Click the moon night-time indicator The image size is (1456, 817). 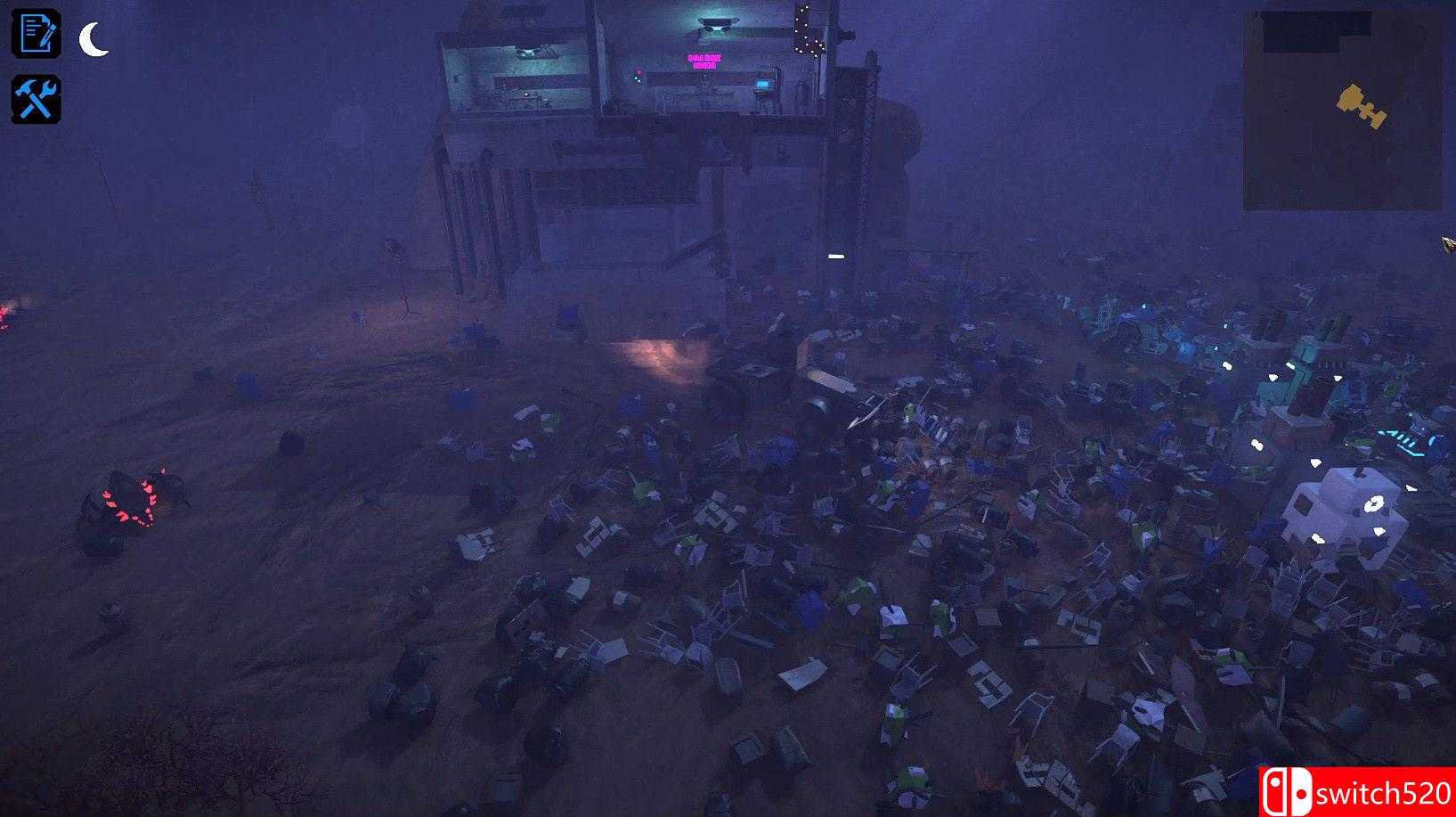[89, 37]
